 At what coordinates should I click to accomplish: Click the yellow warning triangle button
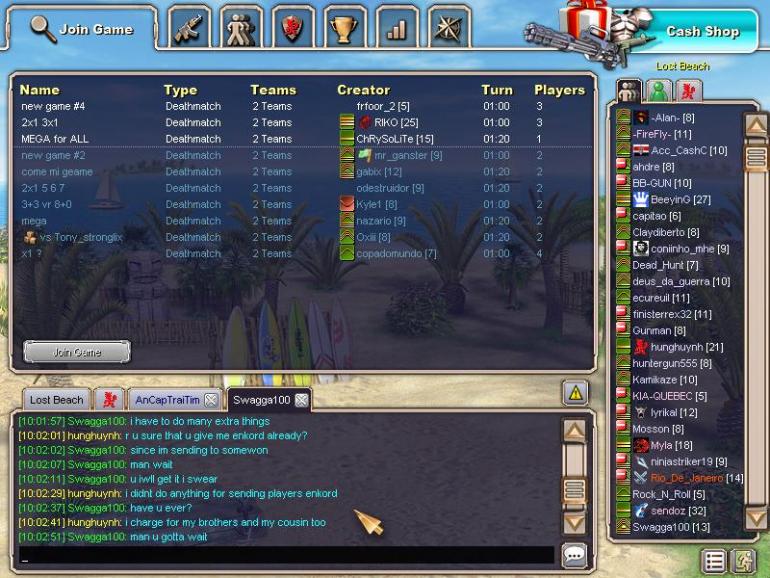(574, 394)
